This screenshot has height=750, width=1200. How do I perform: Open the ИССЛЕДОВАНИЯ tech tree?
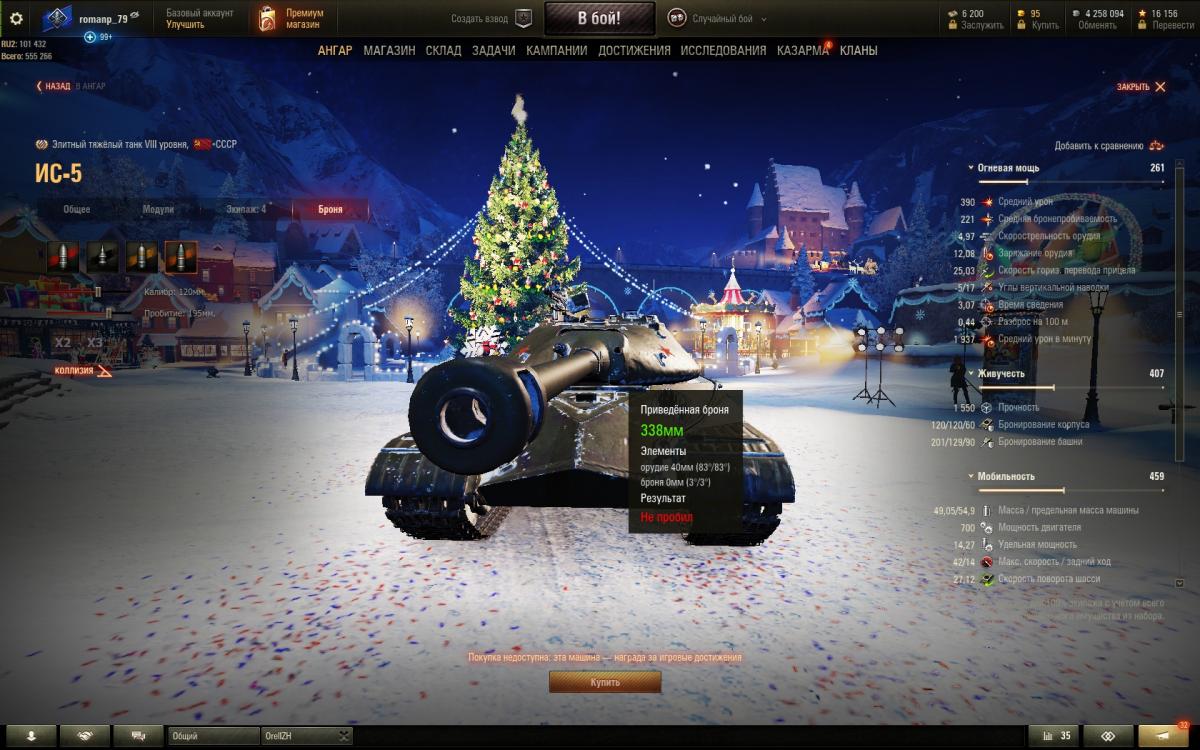pyautogui.click(x=723, y=51)
